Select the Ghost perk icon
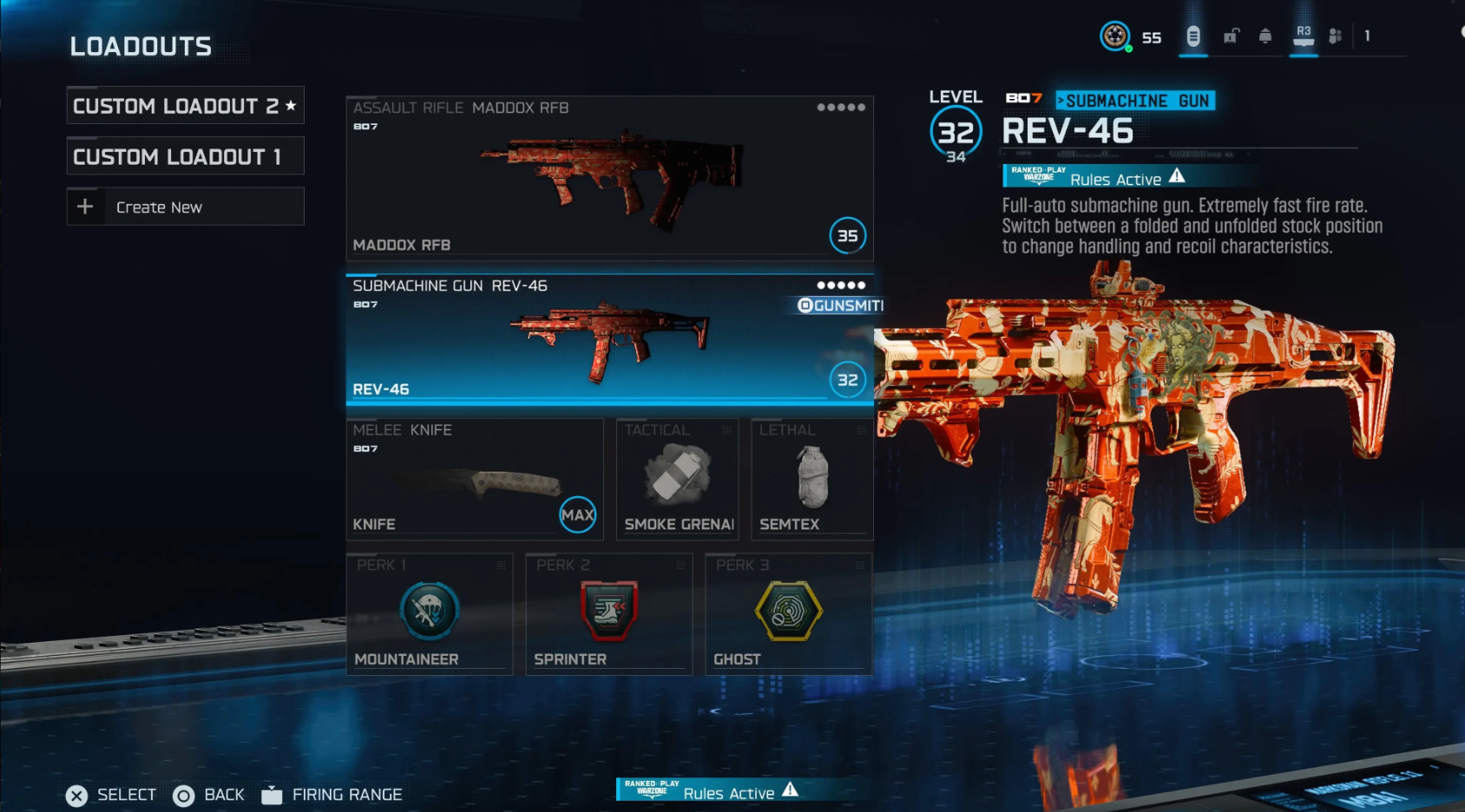 pos(788,611)
